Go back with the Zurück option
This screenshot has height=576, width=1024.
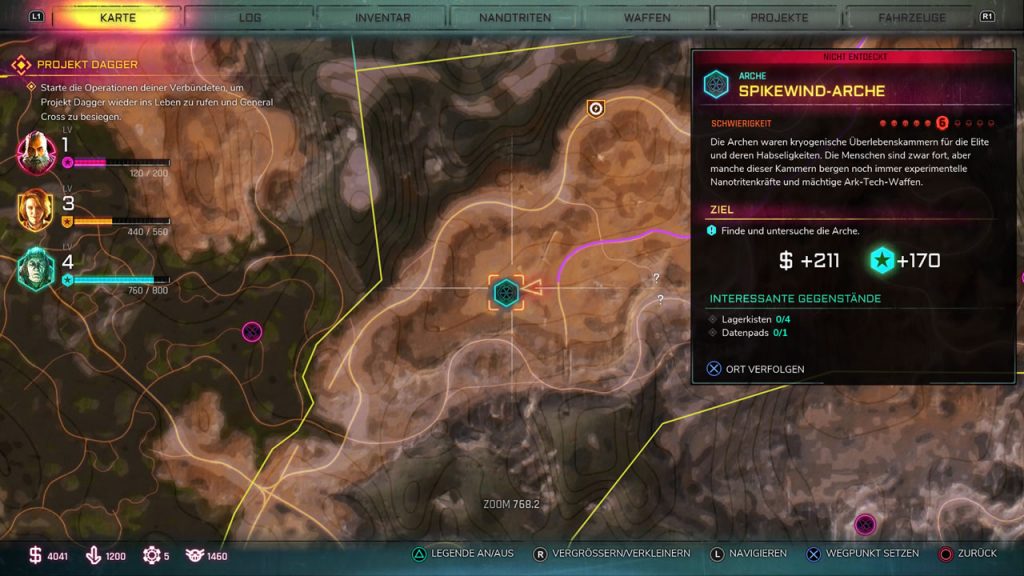coord(968,553)
